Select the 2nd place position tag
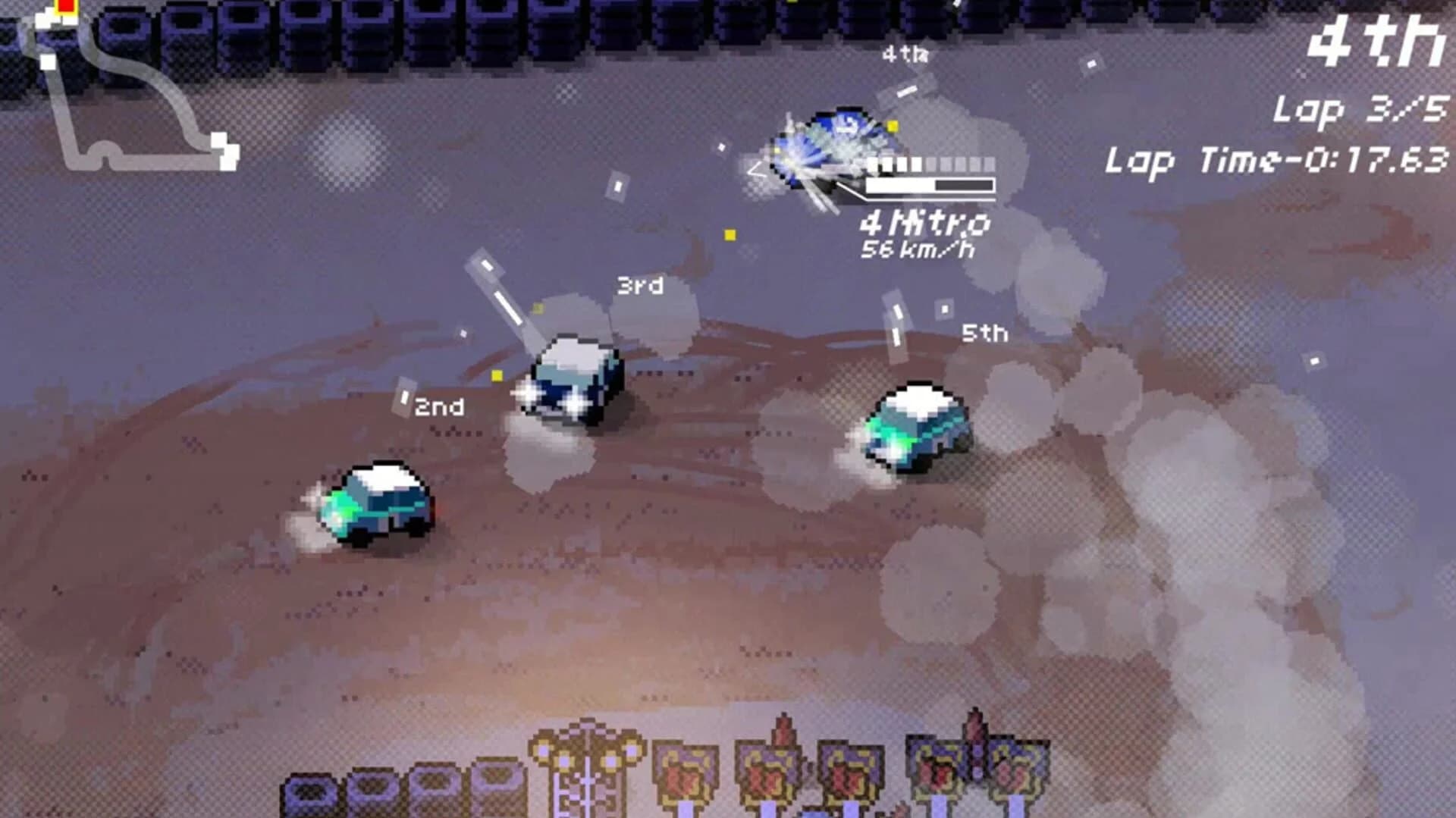Viewport: 1456px width, 818px height. pos(438,407)
